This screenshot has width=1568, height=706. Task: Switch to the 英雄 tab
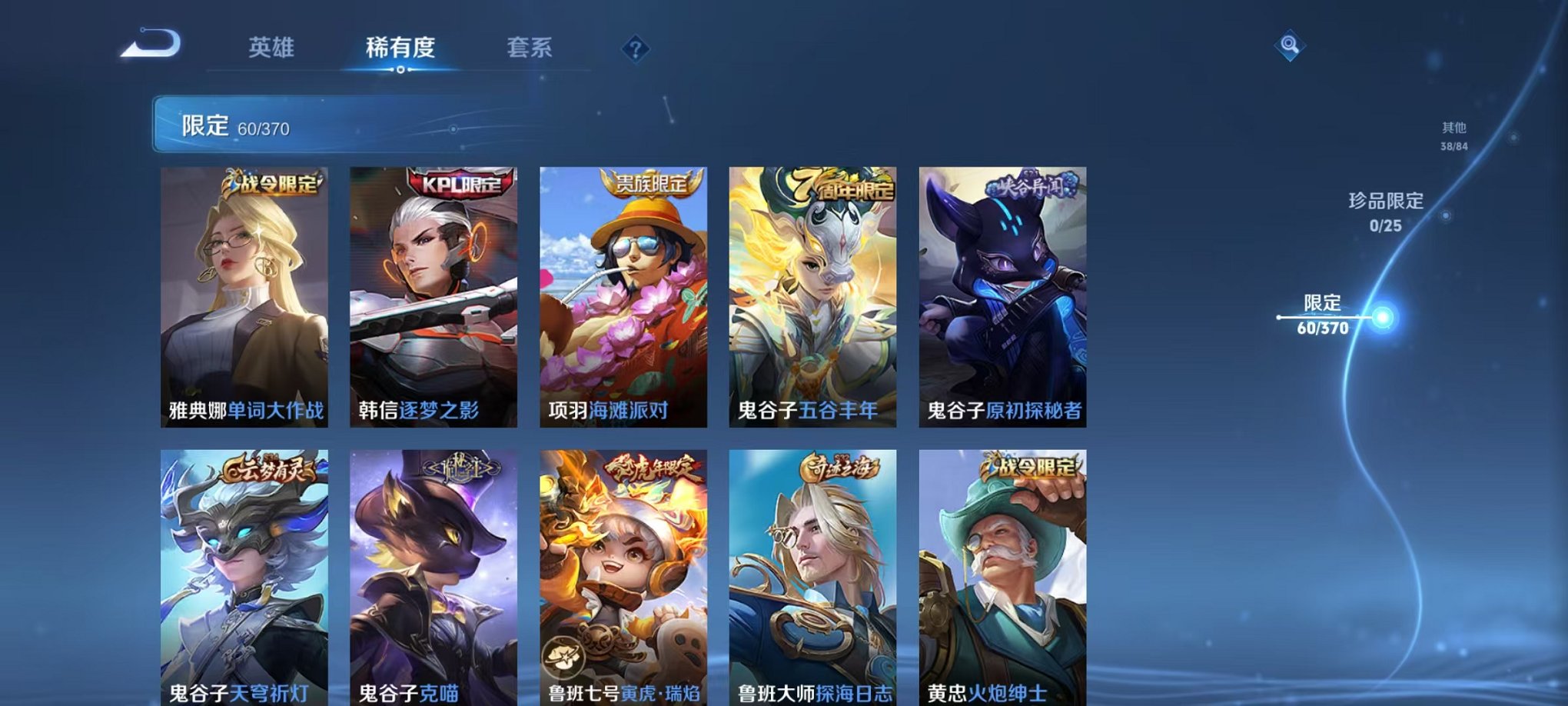coord(272,48)
